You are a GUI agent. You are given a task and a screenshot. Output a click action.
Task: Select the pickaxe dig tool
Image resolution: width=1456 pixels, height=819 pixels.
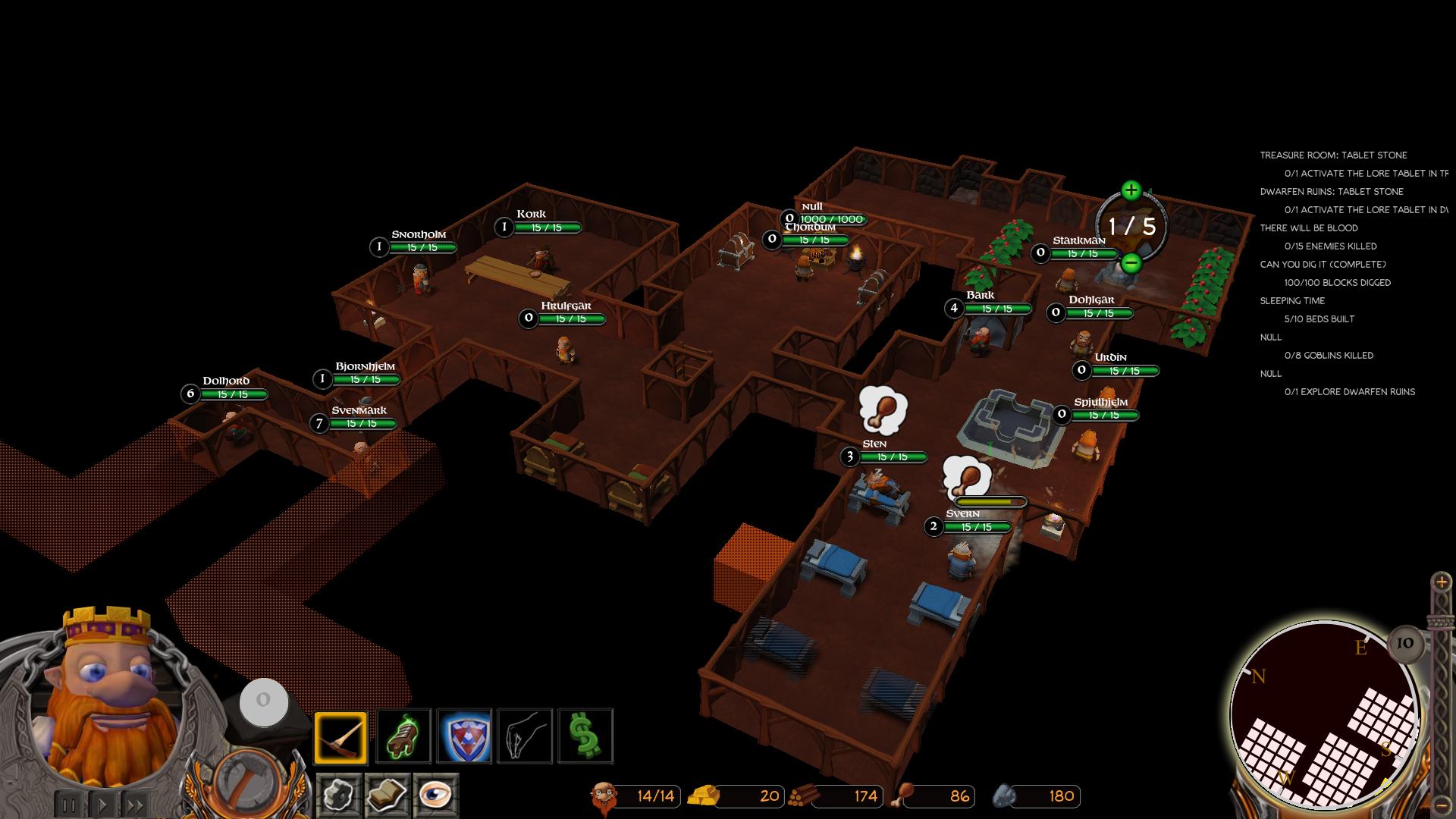coord(340,737)
